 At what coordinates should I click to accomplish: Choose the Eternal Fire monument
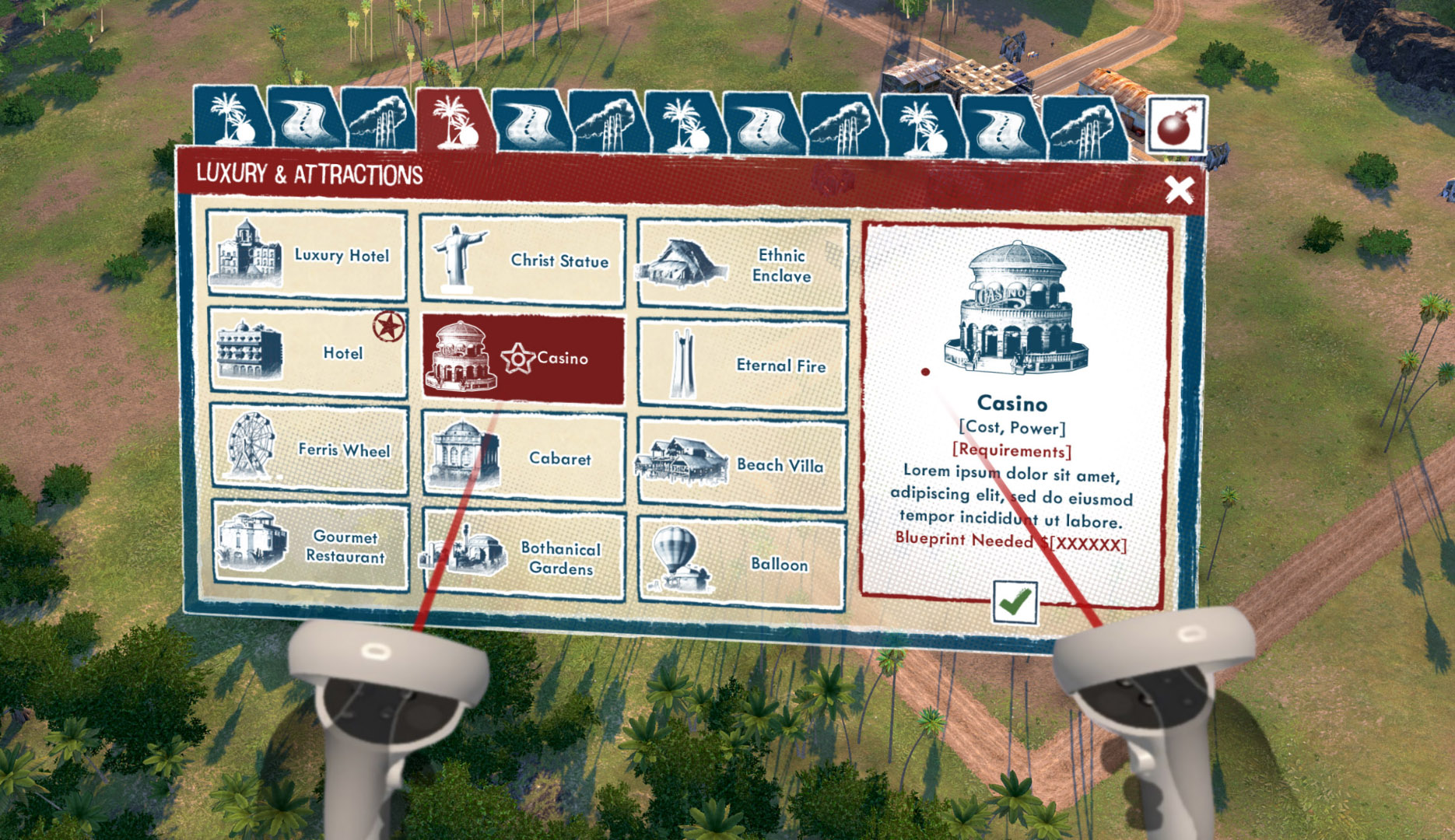pos(742,365)
